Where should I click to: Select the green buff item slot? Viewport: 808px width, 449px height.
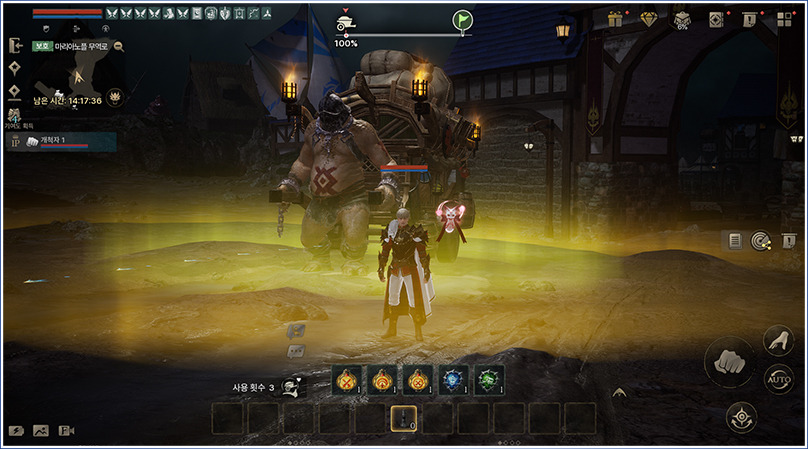489,379
